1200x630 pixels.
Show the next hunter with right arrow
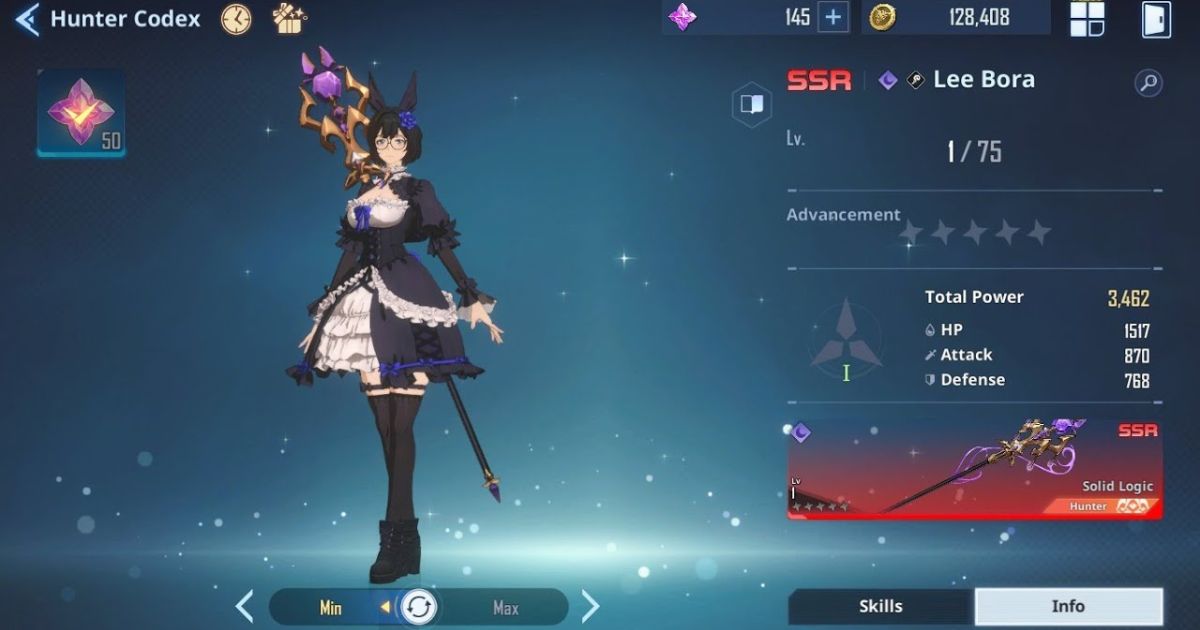coord(591,606)
